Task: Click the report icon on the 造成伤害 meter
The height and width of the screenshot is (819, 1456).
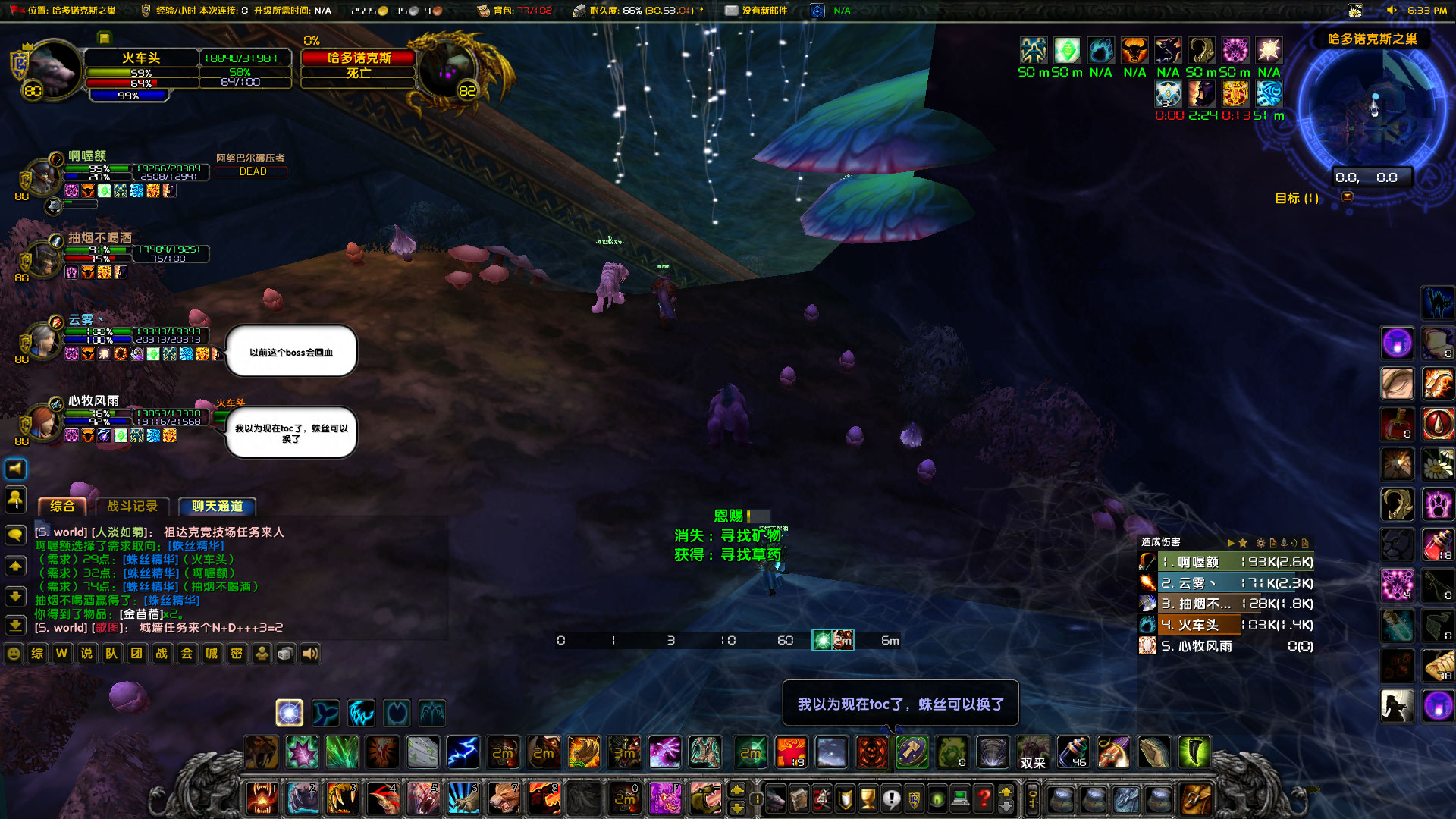Action: (x=1273, y=543)
